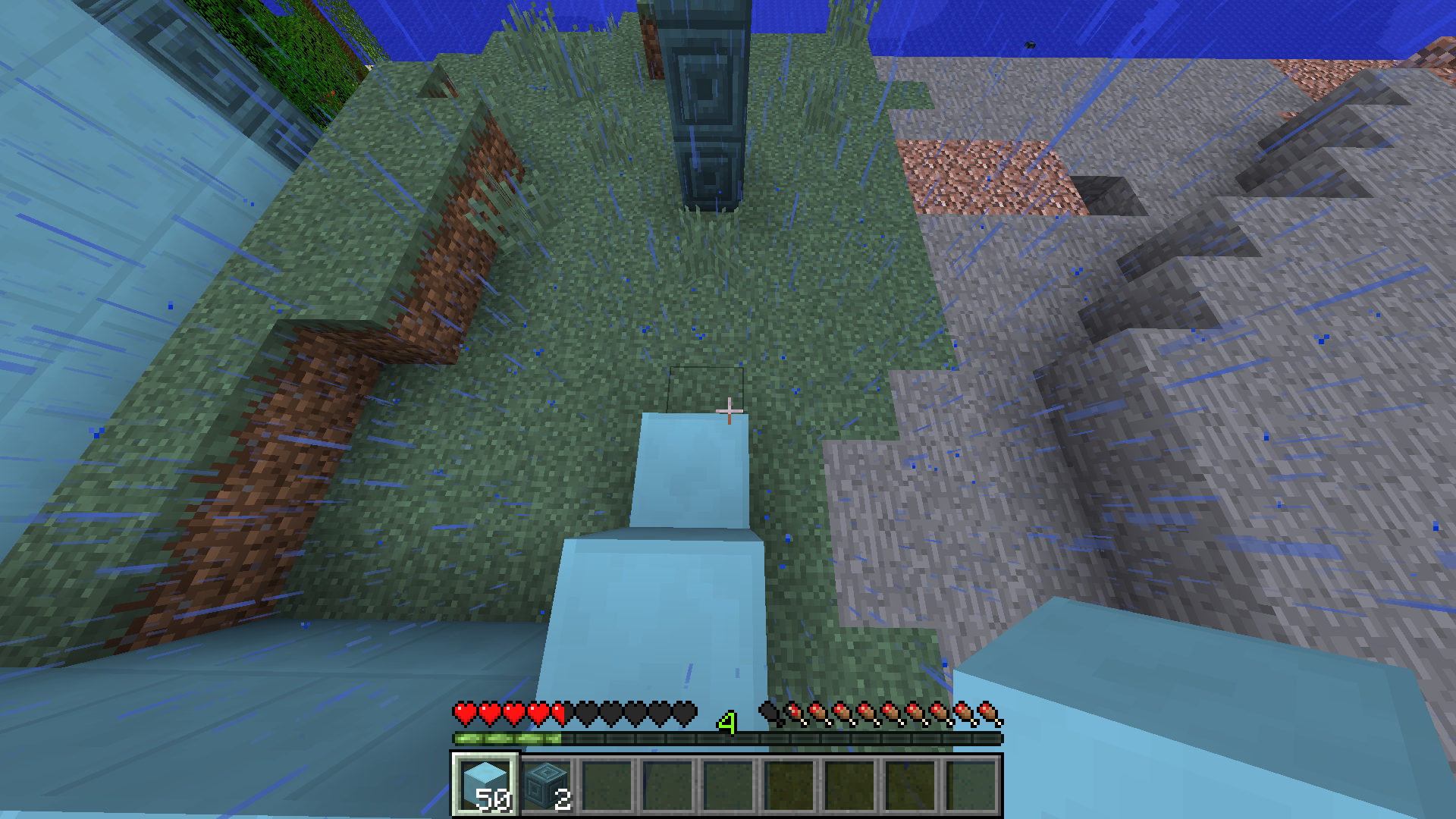Click the item count 50 on the ice stack
This screenshot has width=1456, height=819.
click(493, 798)
